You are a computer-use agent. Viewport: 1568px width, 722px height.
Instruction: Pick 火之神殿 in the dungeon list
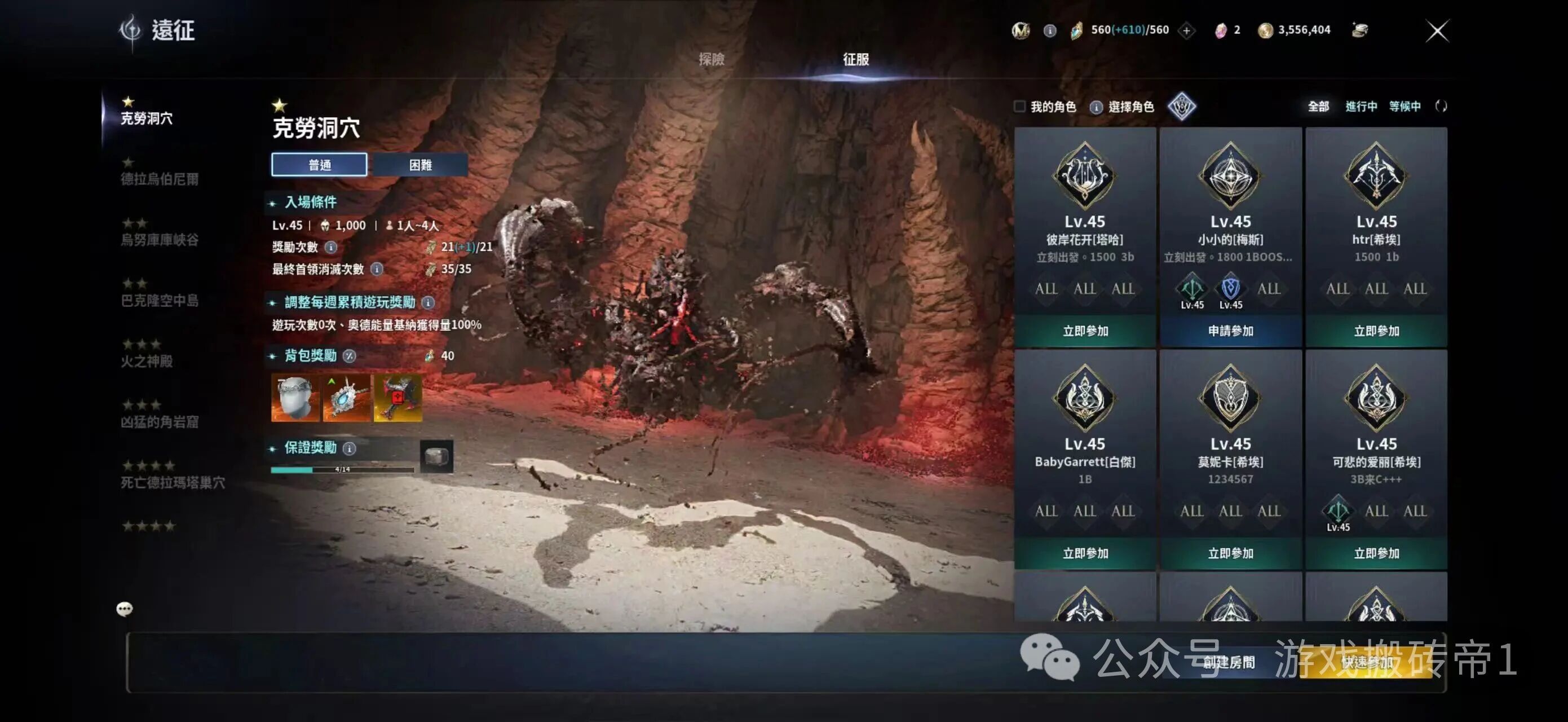pos(147,361)
